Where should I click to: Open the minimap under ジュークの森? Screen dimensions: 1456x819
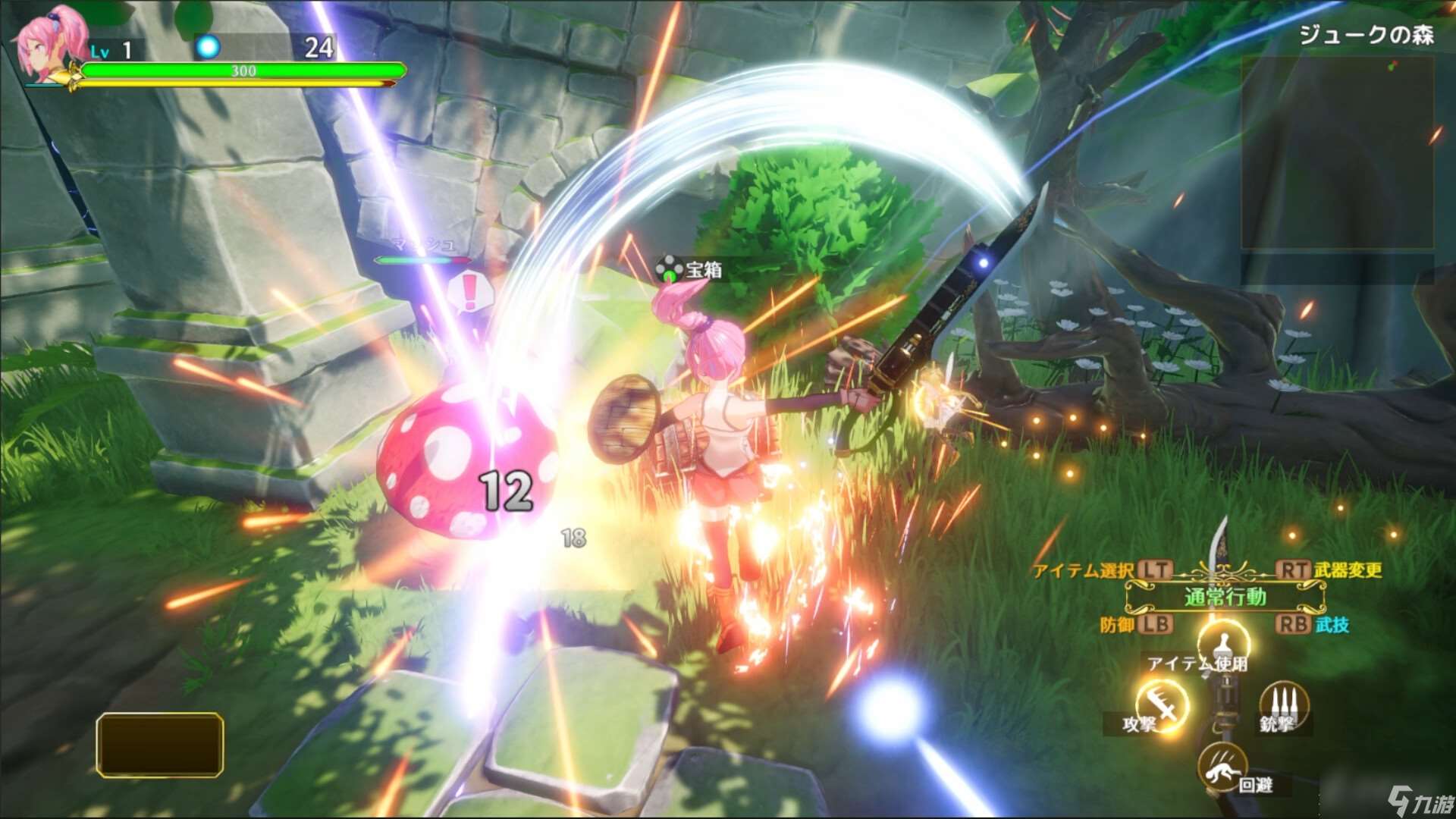pyautogui.click(x=1337, y=152)
